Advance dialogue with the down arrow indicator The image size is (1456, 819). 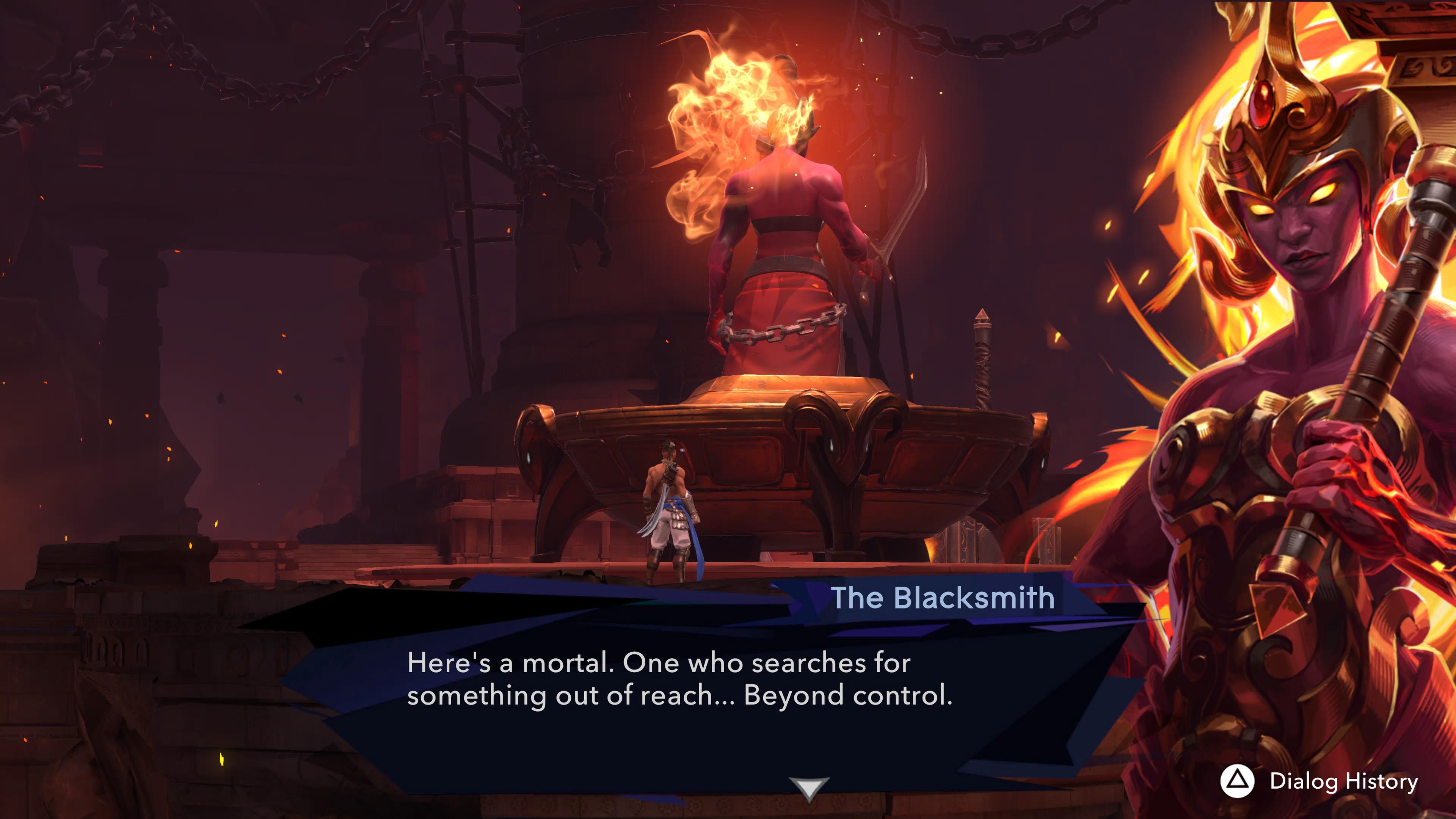pyautogui.click(x=809, y=788)
